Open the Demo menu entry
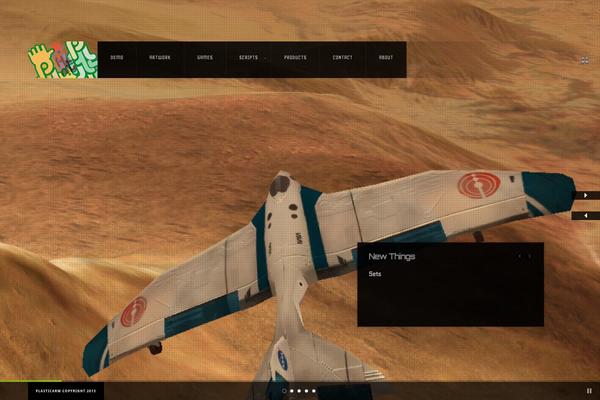The width and height of the screenshot is (600, 400). click(117, 58)
